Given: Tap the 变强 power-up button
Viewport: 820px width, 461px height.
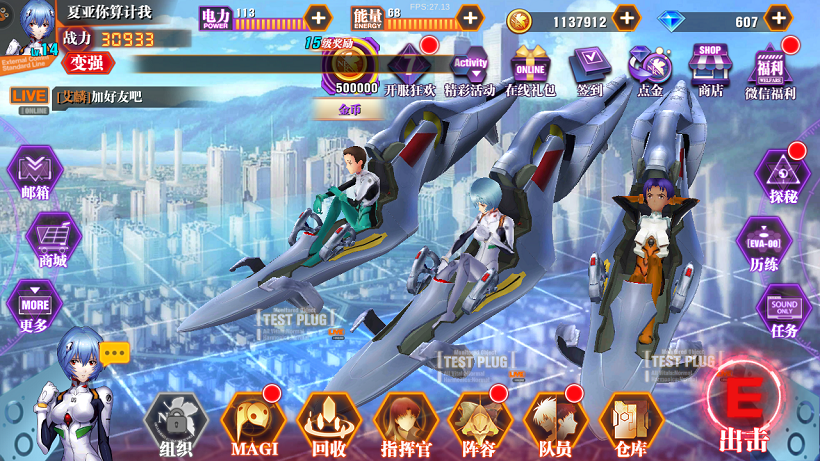Looking at the screenshot, I should [x=87, y=63].
